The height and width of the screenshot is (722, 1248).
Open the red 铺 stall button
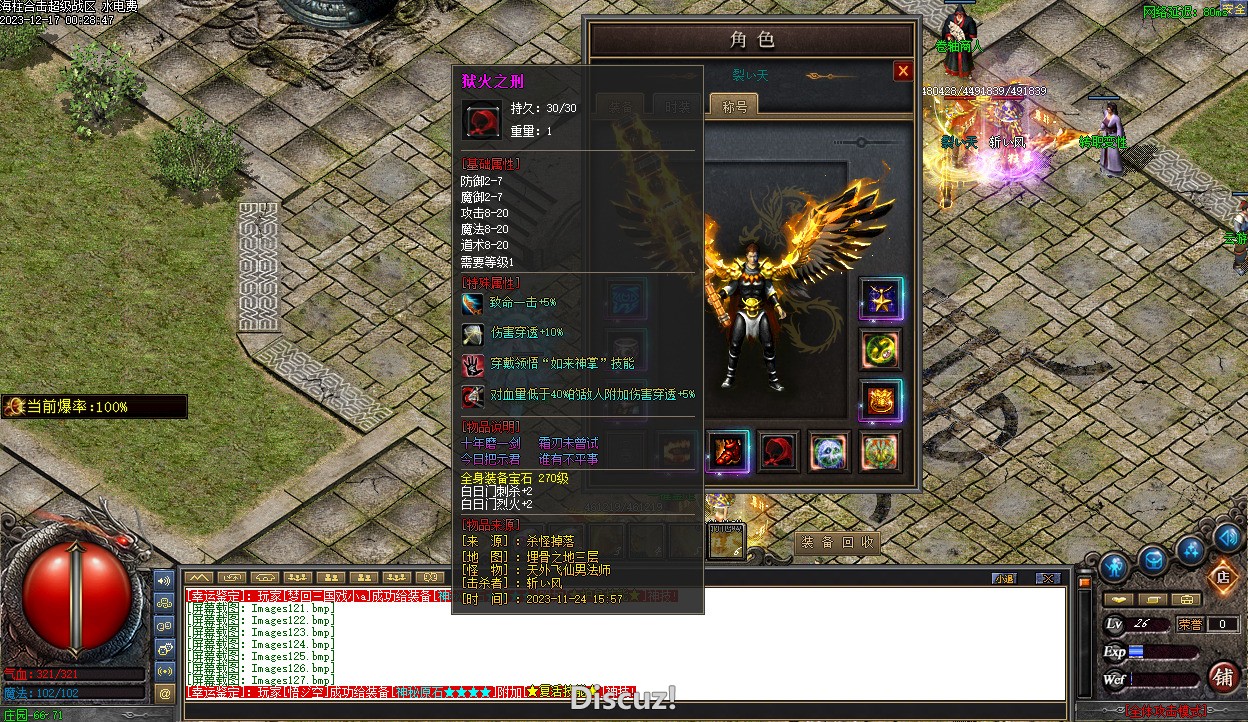(x=1222, y=677)
